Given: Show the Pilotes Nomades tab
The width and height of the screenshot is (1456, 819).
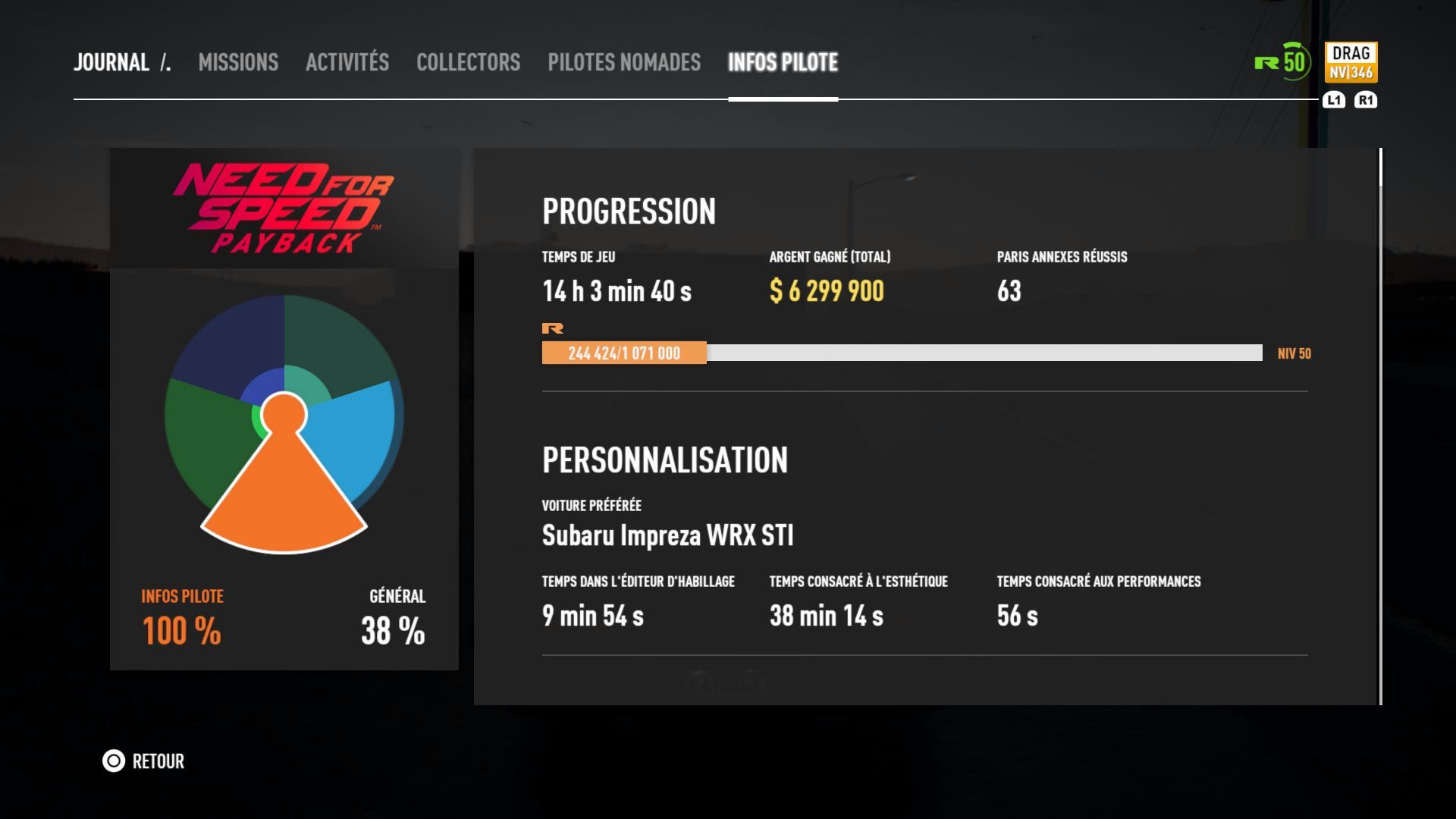Looking at the screenshot, I should [624, 62].
